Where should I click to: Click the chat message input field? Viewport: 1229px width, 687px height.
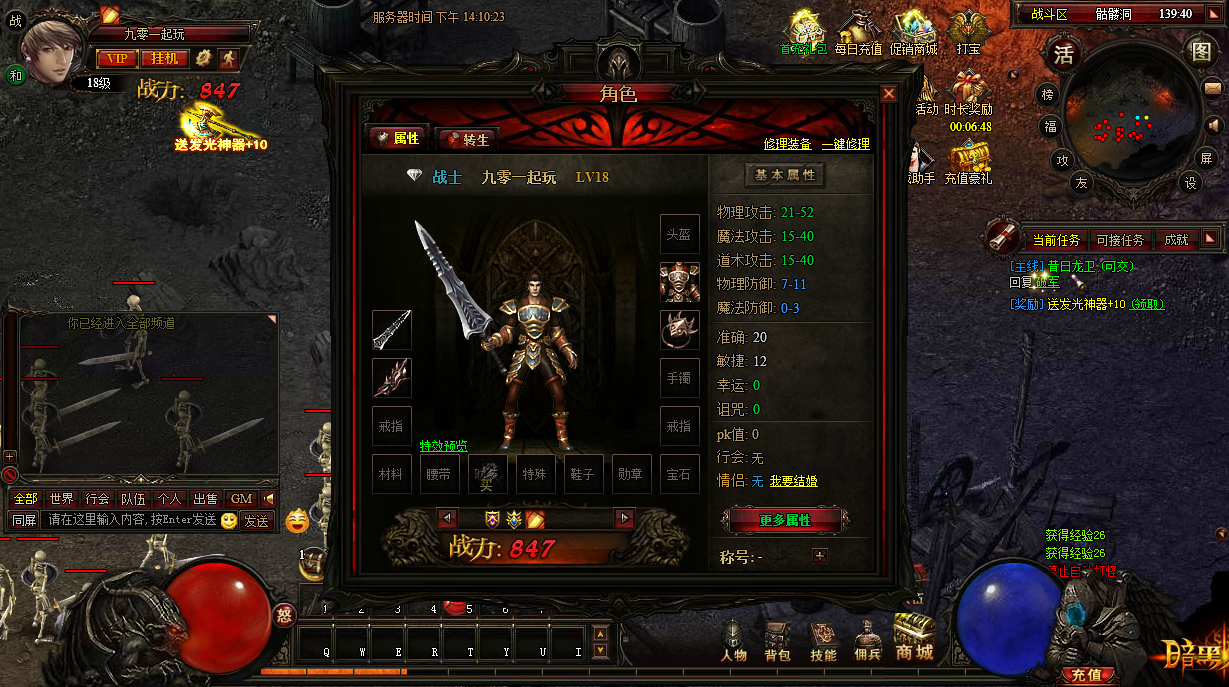click(130, 521)
